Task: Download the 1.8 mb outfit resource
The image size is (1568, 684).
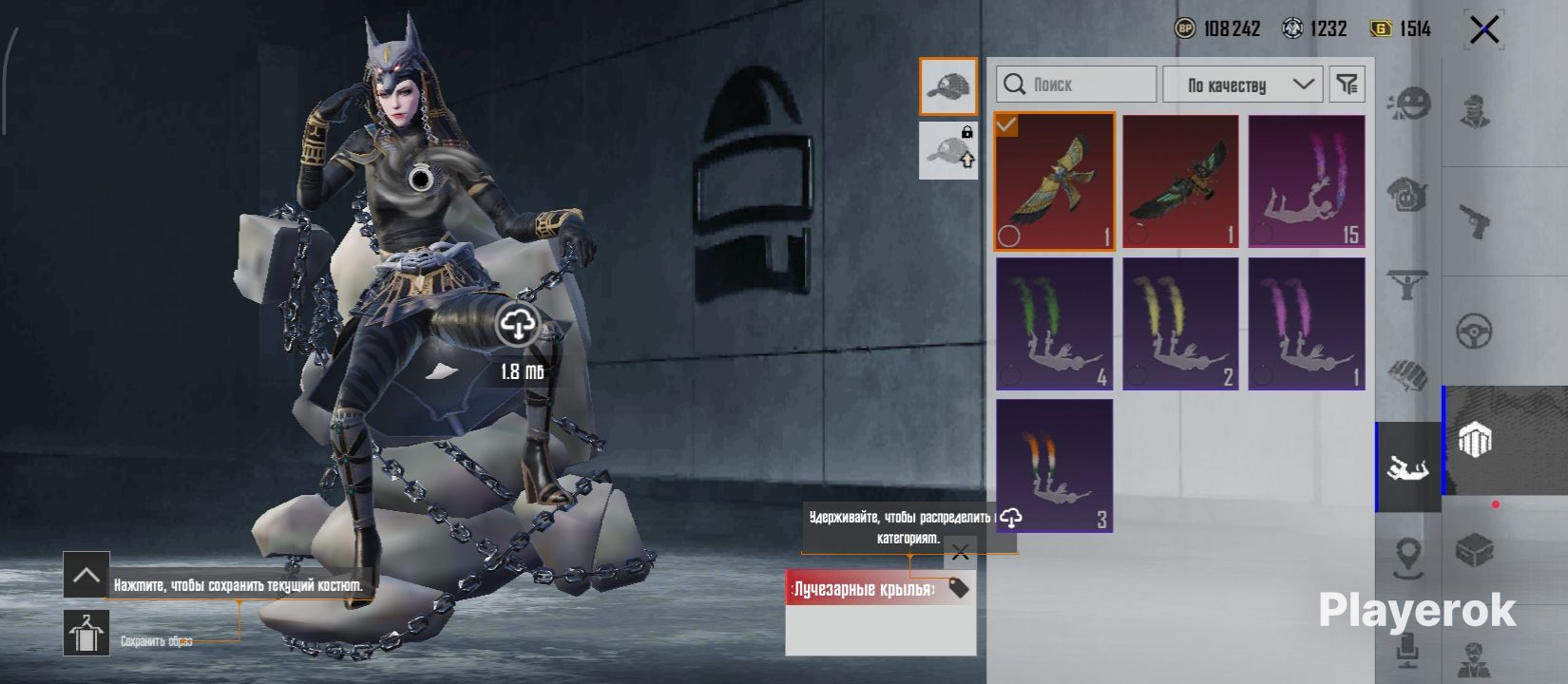Action: 517,326
